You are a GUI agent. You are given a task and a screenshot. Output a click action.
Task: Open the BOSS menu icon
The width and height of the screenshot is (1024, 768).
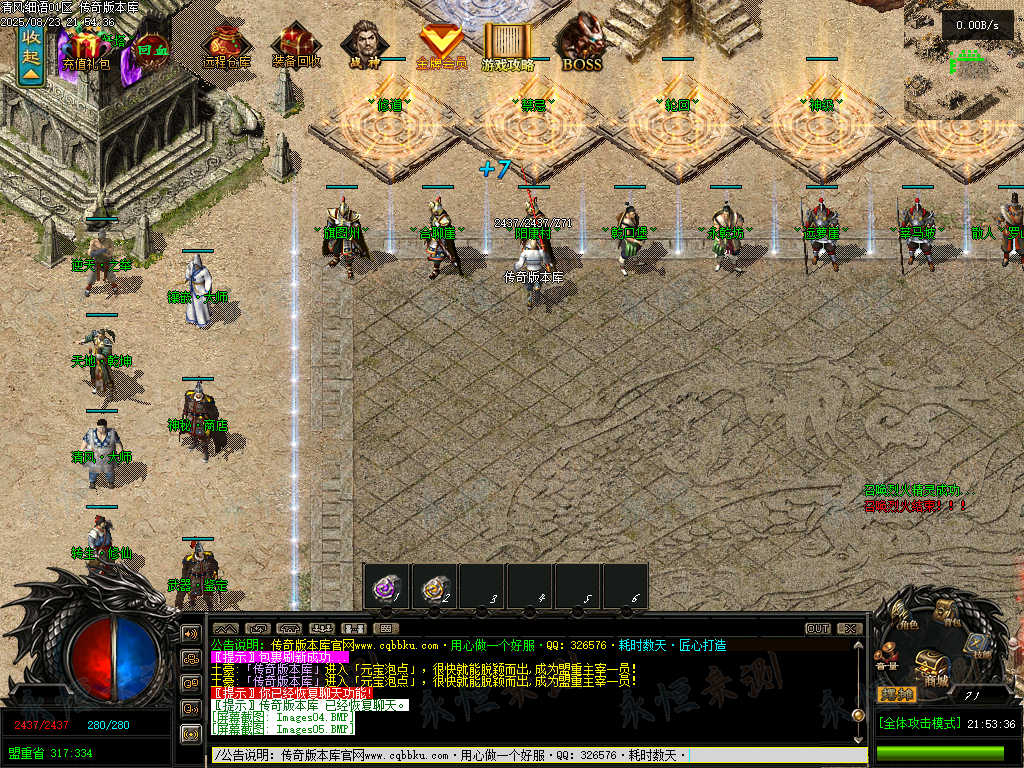[581, 45]
